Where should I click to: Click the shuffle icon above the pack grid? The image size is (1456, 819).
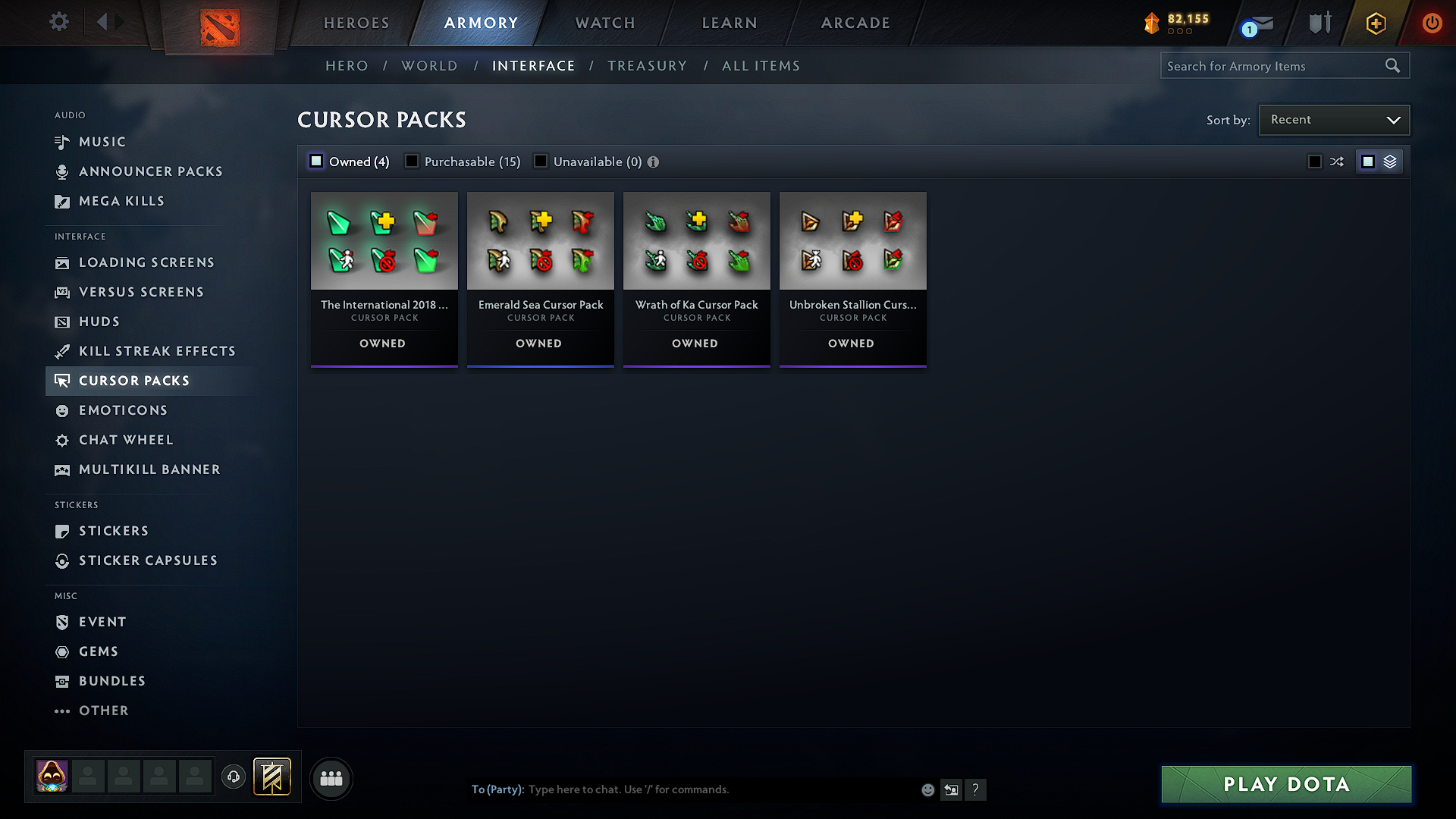(1337, 161)
